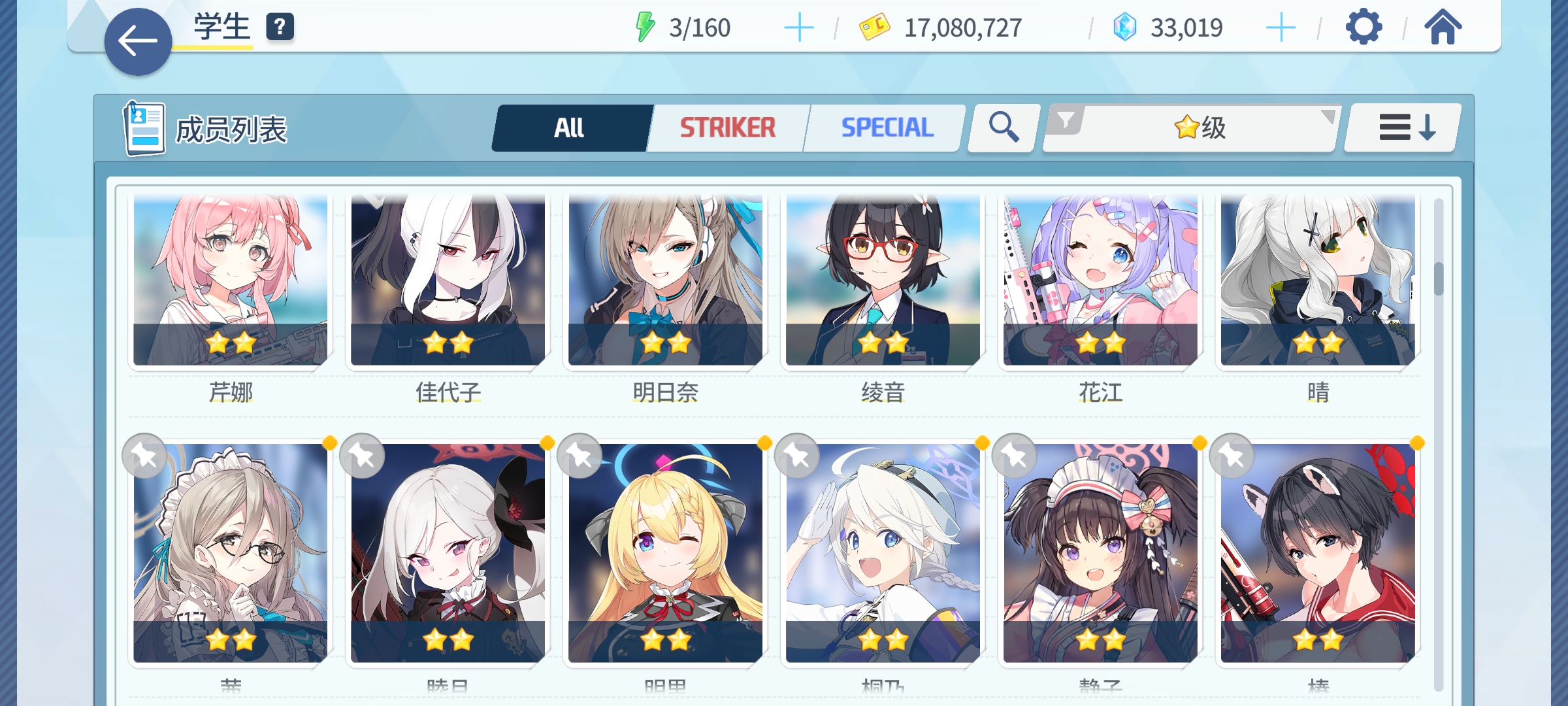The image size is (1568, 706).
Task: Open the help question mark icon
Action: coord(280,27)
